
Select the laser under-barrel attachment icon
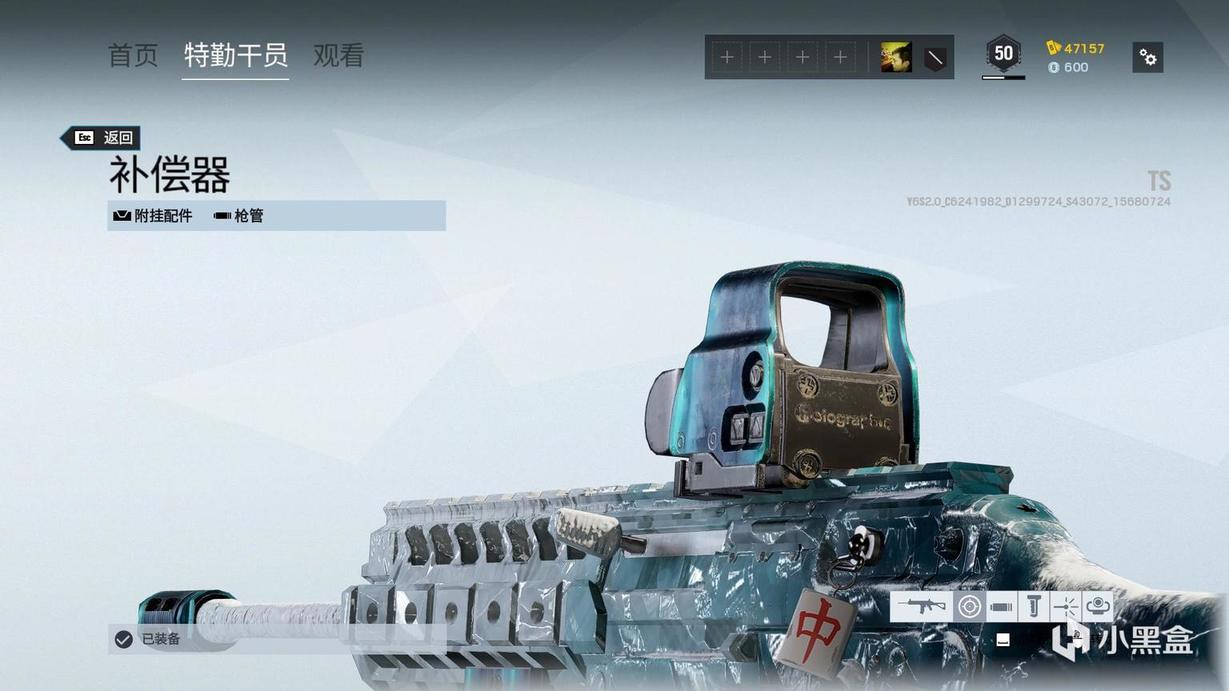pos(1066,606)
